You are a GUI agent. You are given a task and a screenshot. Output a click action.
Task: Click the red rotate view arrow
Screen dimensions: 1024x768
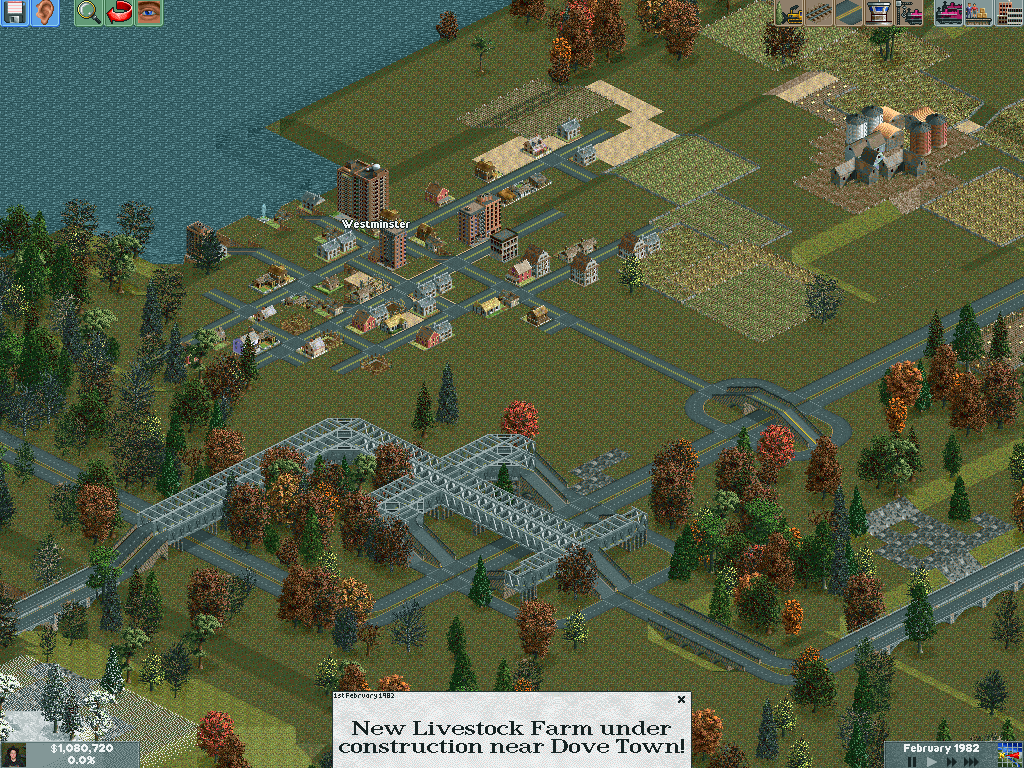point(119,13)
